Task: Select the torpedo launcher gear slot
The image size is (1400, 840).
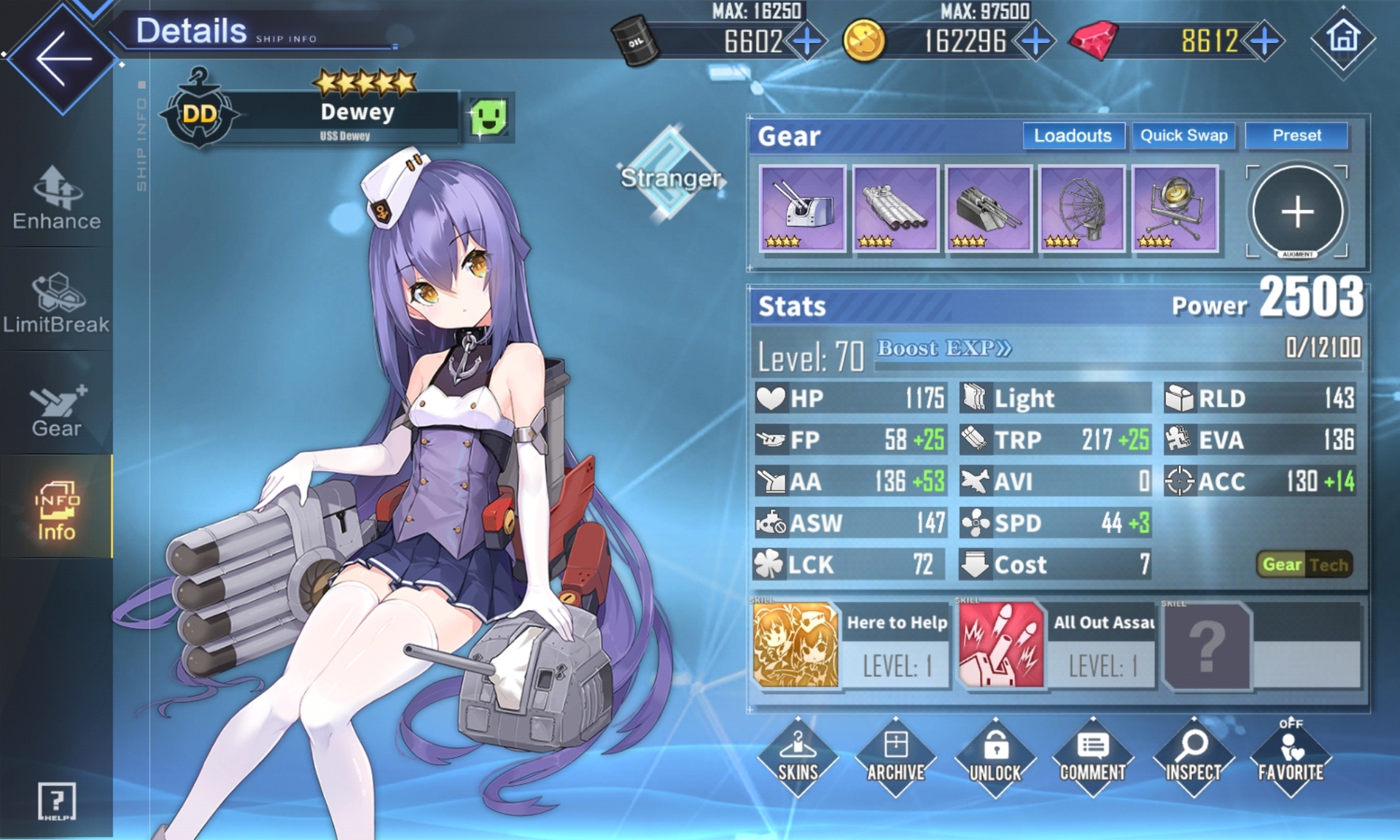Action: [895, 209]
